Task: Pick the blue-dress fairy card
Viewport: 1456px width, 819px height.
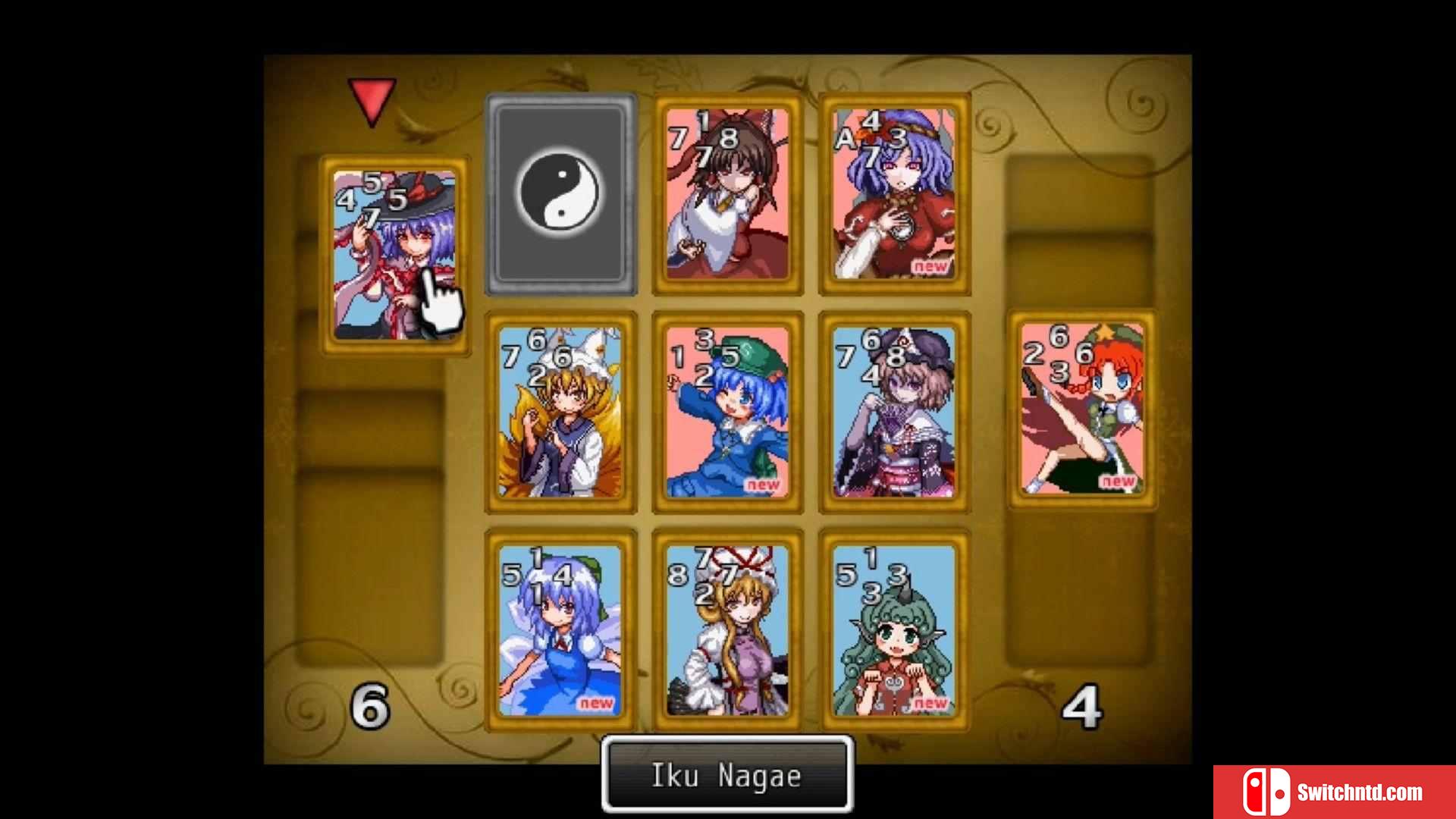Action: coord(560,631)
